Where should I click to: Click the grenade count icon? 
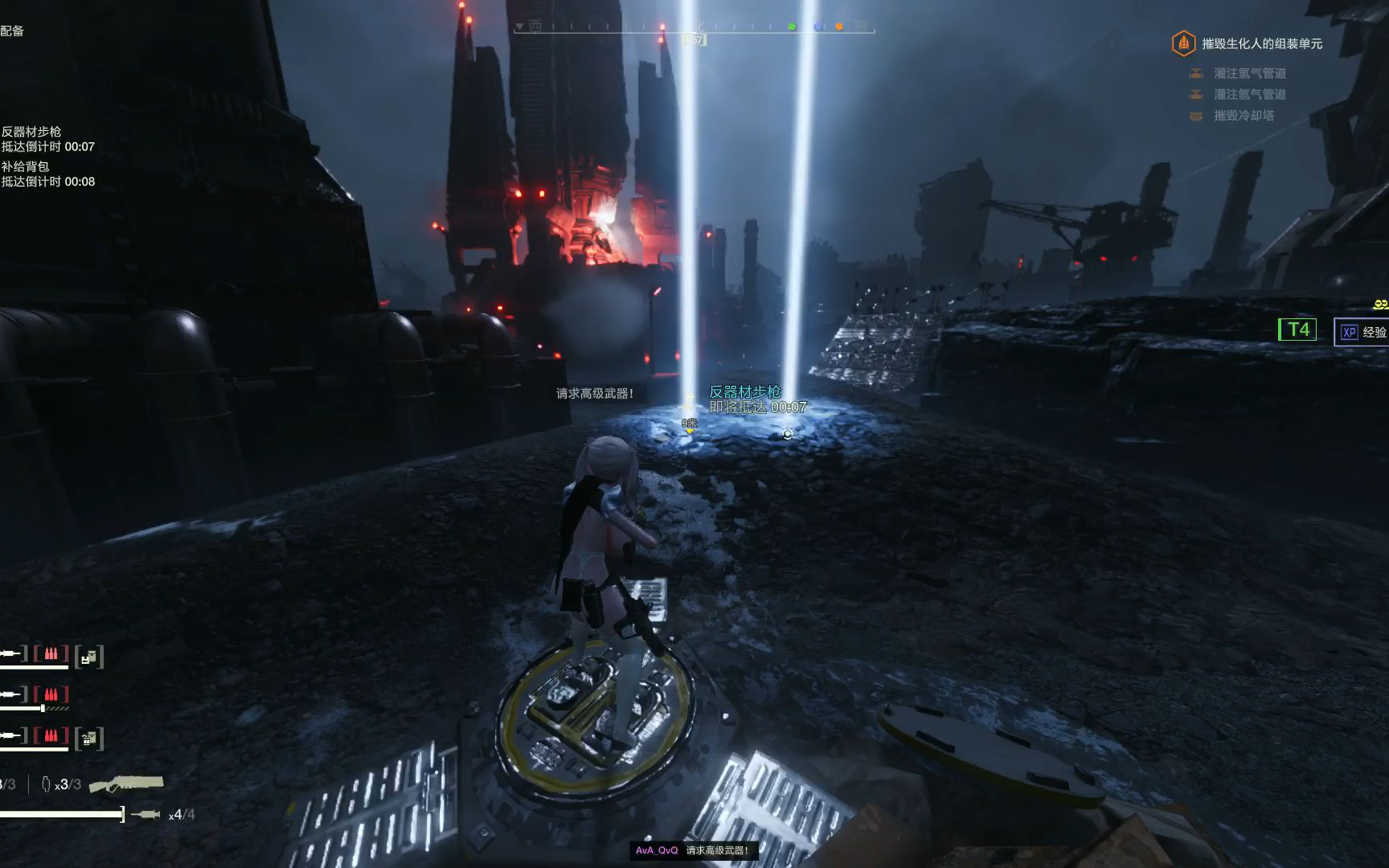[47, 784]
